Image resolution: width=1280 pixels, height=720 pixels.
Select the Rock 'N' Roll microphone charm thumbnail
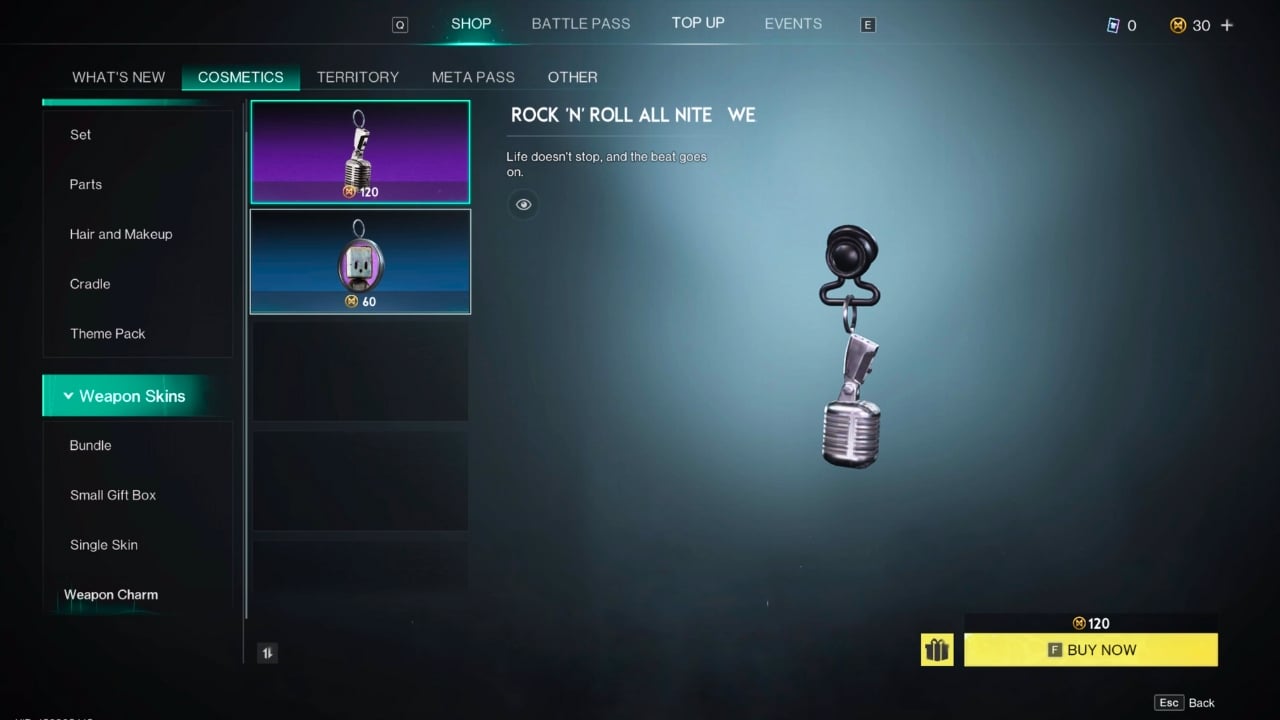coord(360,151)
